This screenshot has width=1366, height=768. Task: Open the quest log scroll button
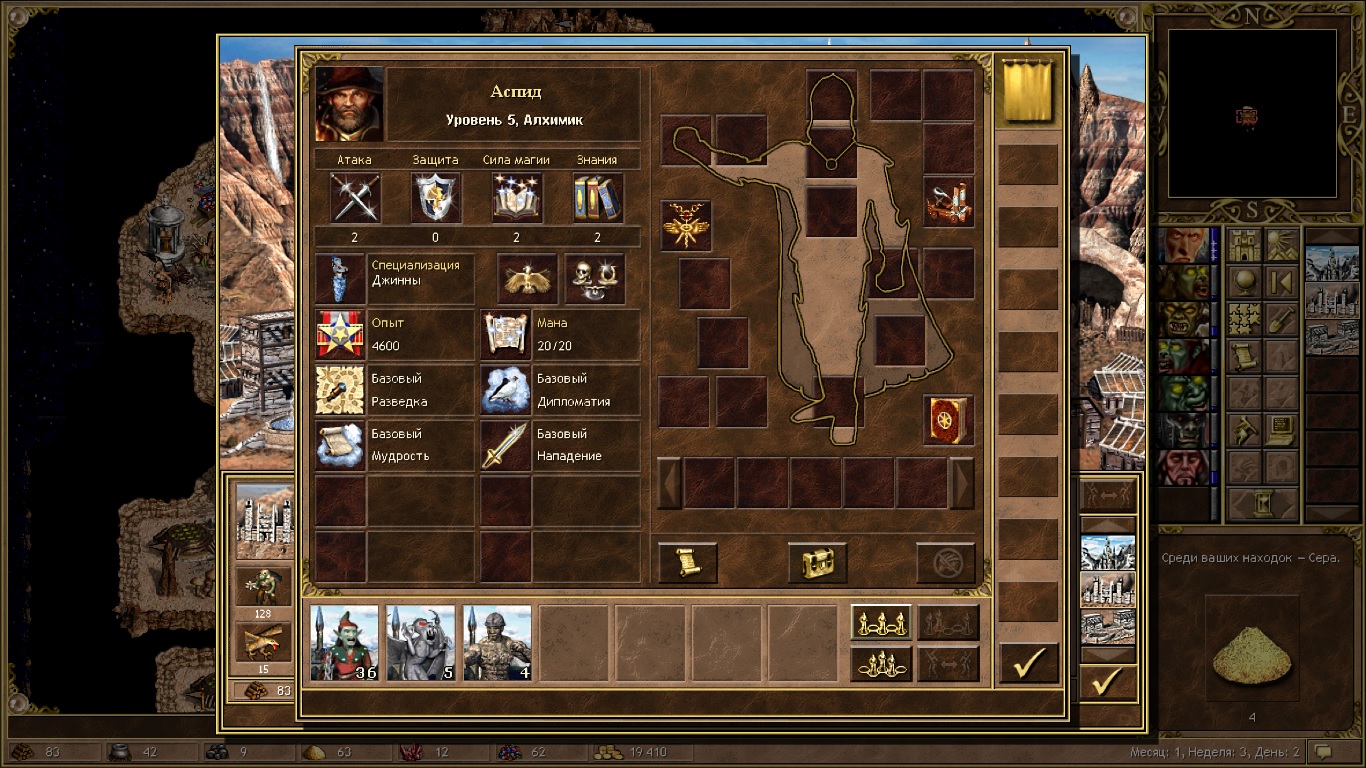pyautogui.click(x=688, y=563)
